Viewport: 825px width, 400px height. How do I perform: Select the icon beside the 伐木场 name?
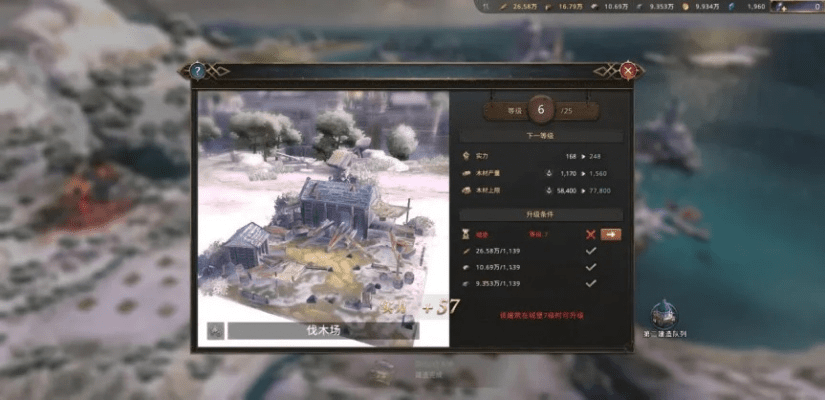[215, 331]
